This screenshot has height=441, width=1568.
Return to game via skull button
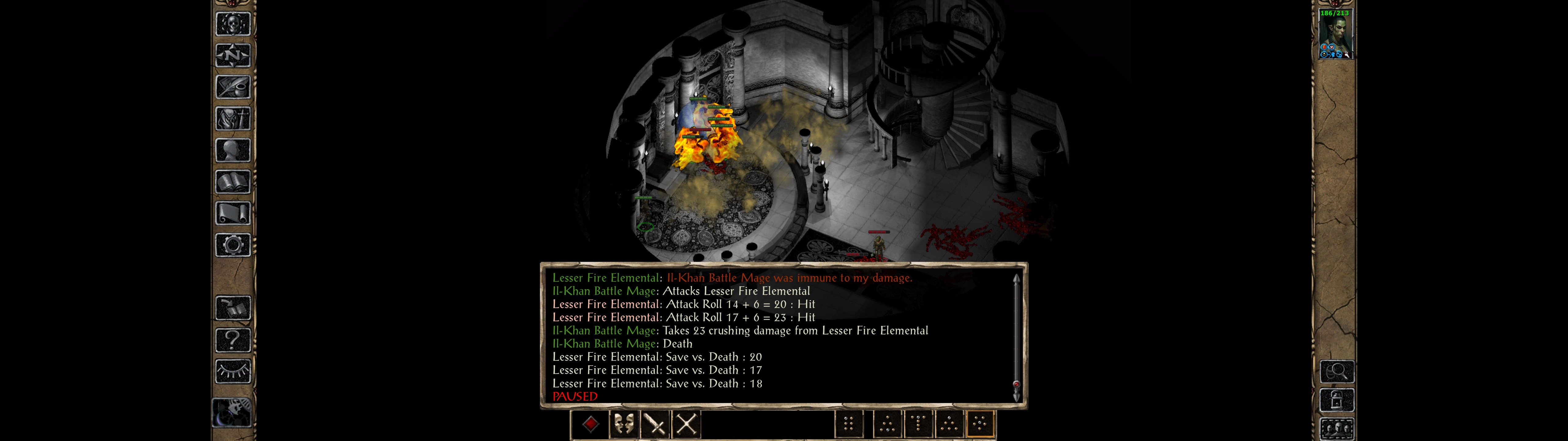pos(233,24)
